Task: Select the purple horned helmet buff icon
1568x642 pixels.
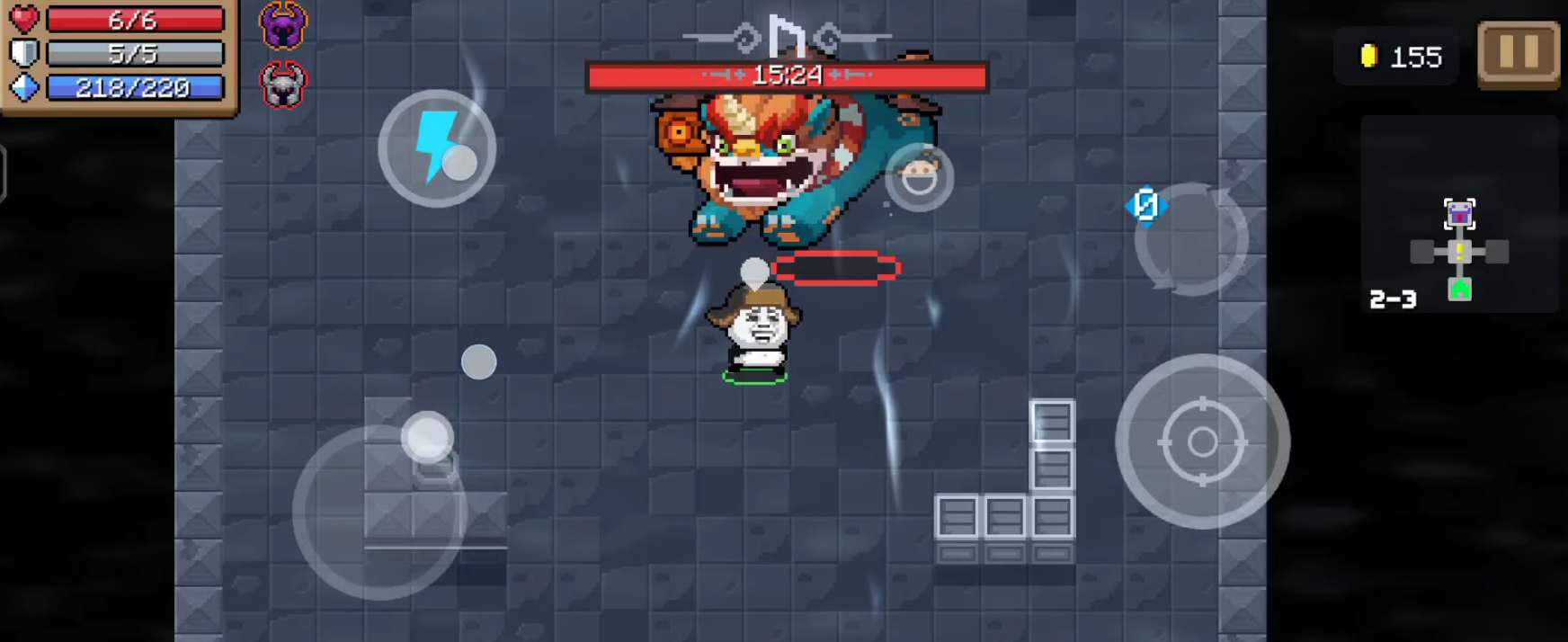Action: [283, 24]
